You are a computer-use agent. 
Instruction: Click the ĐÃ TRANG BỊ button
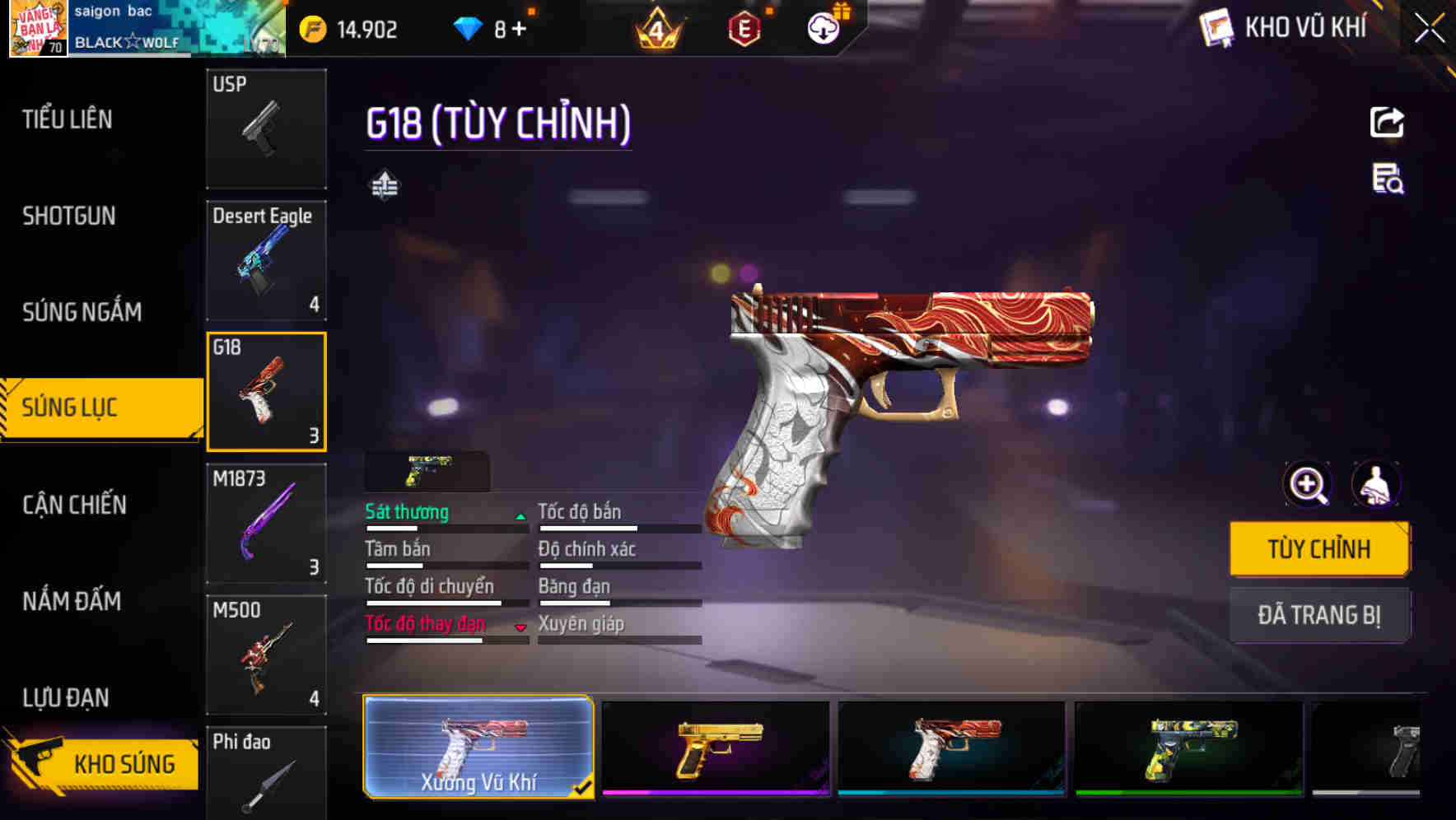tap(1320, 615)
